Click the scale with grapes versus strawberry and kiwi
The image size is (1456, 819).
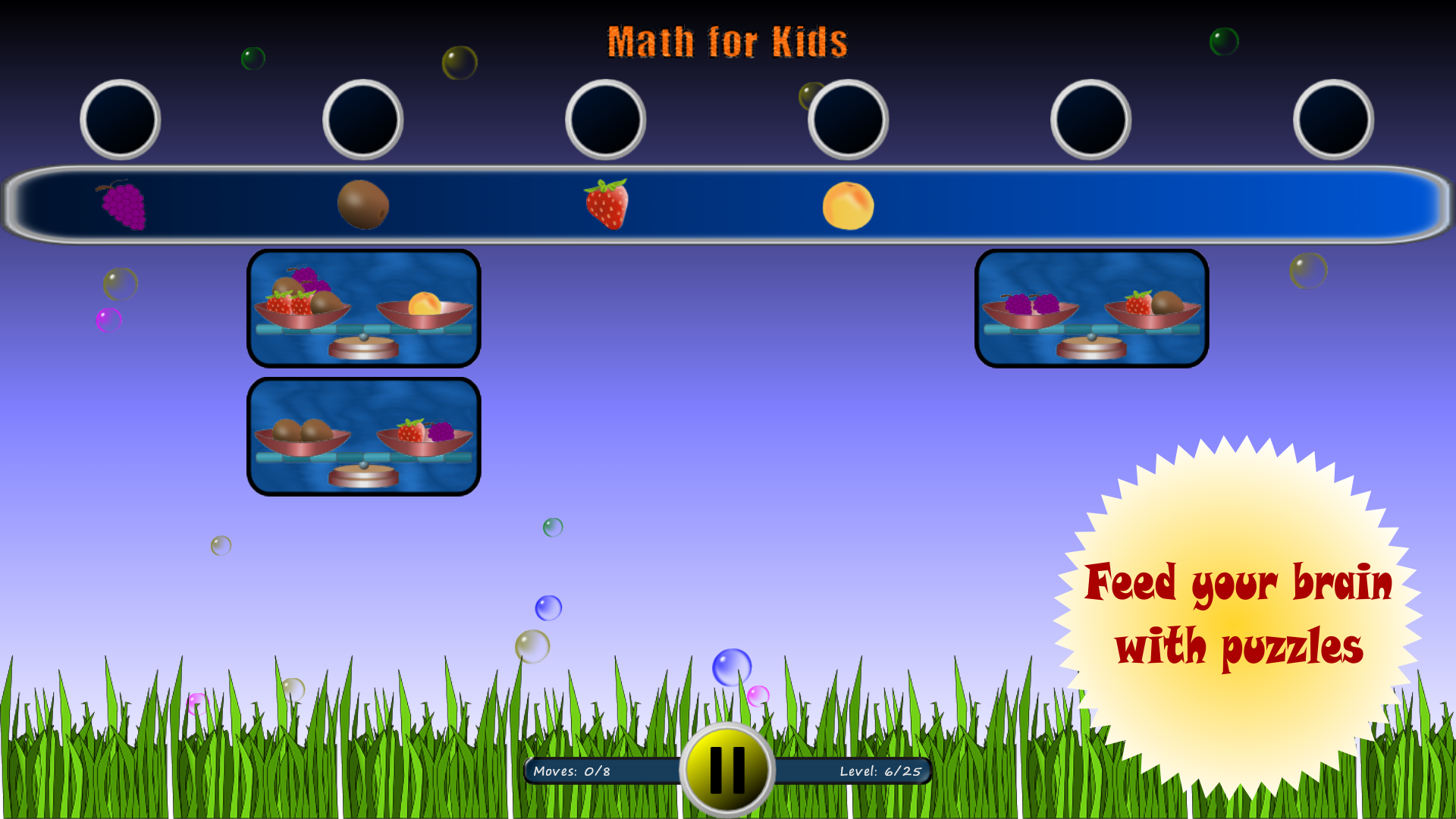[x=1092, y=311]
